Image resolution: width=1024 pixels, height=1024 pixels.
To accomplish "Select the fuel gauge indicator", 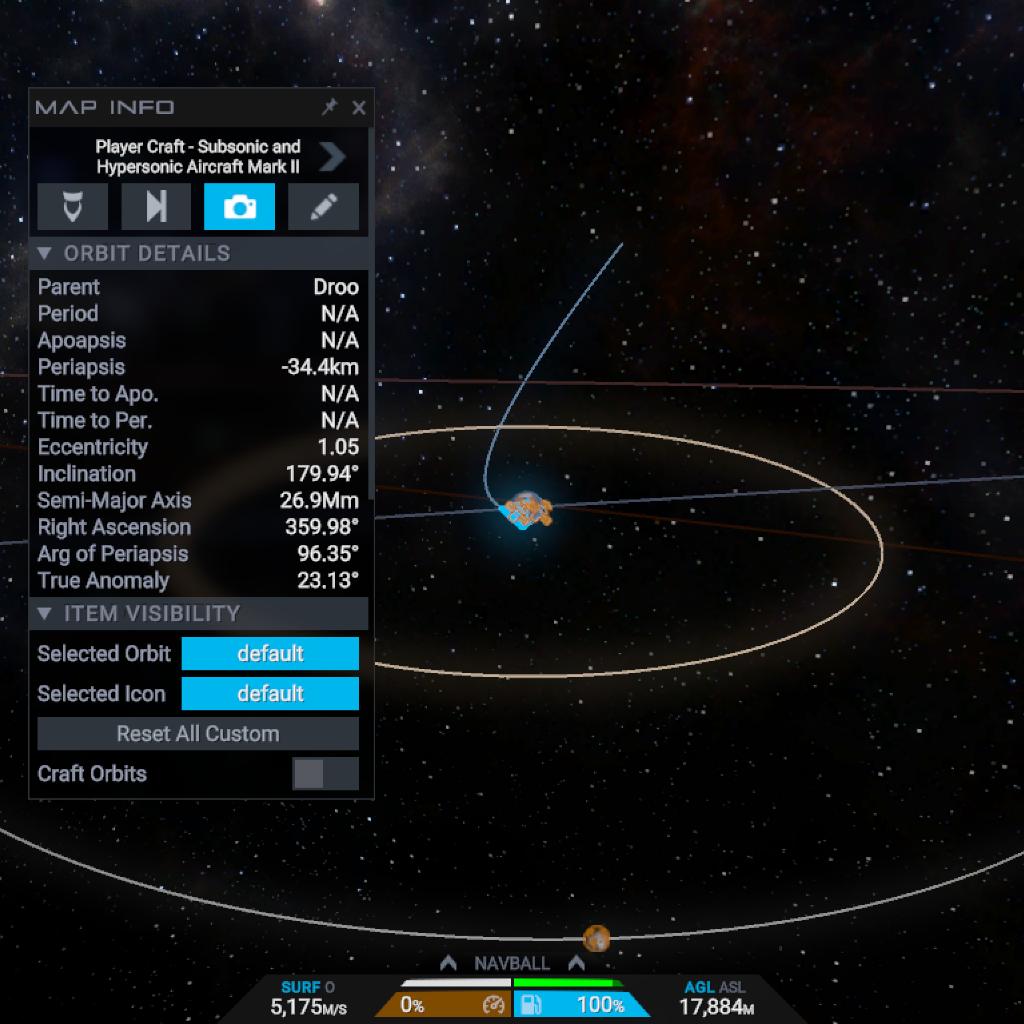I will pyautogui.click(x=582, y=1005).
